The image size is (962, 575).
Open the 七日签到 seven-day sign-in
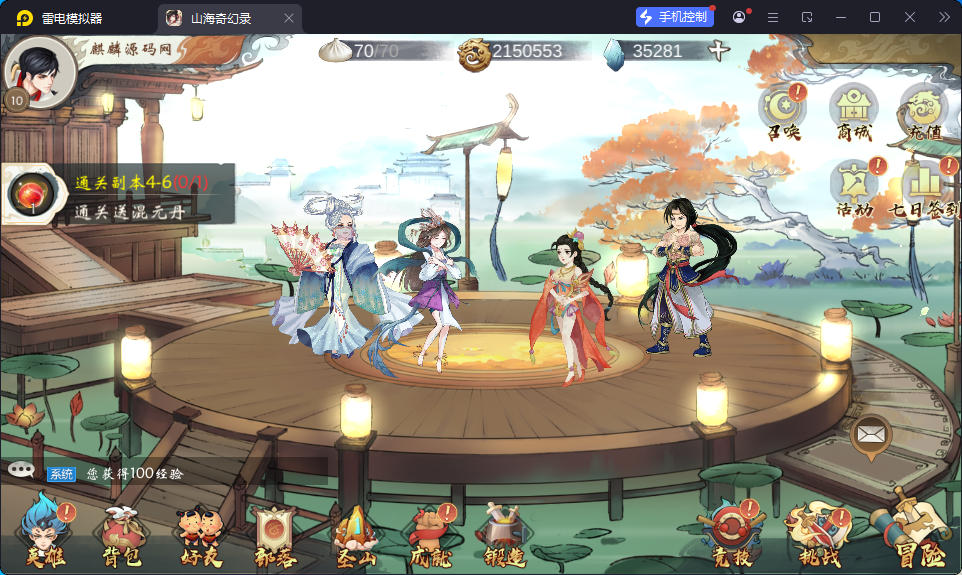[924, 188]
